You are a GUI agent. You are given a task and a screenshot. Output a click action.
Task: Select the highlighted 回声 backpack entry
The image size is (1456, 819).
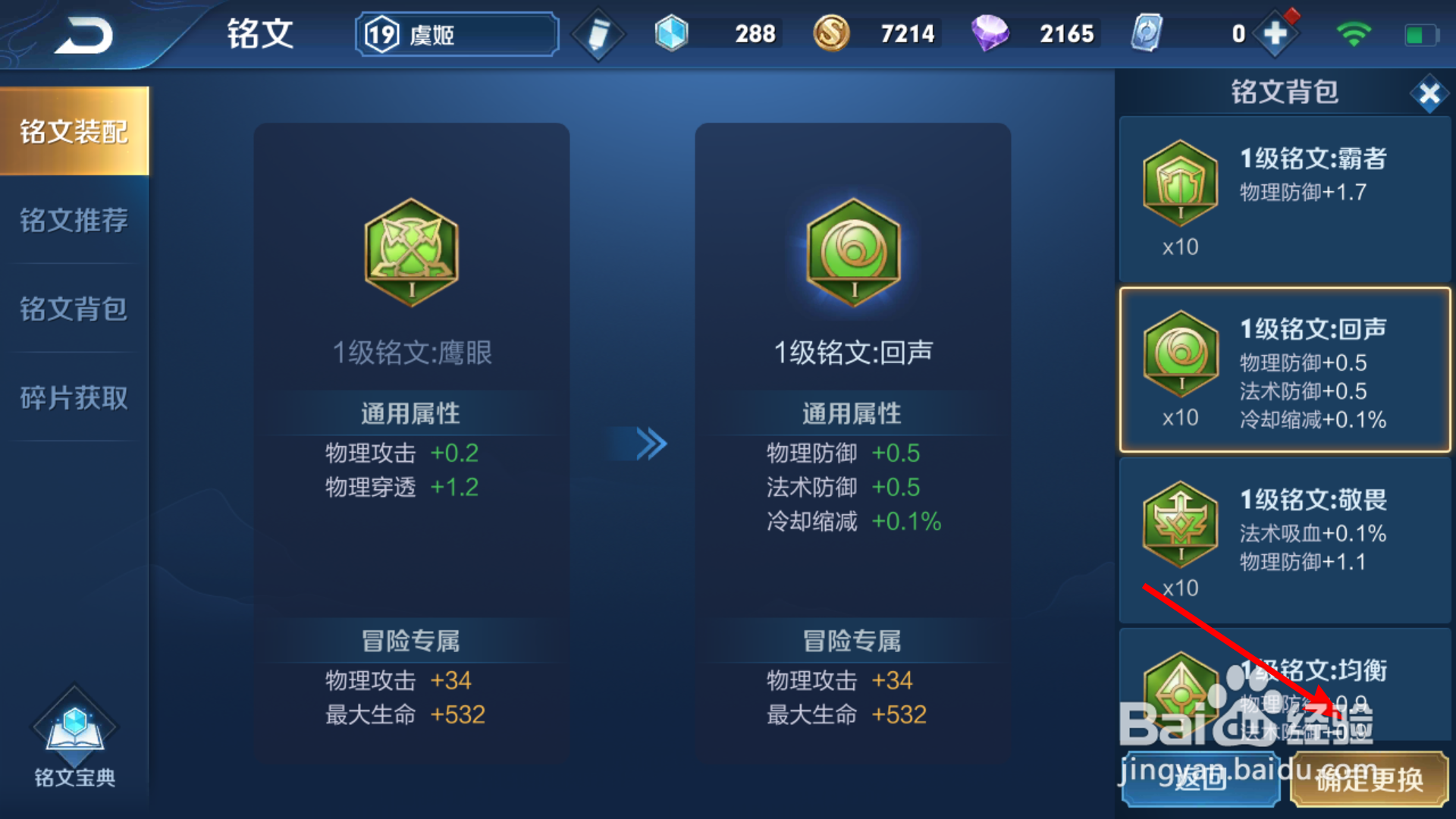click(x=1282, y=370)
